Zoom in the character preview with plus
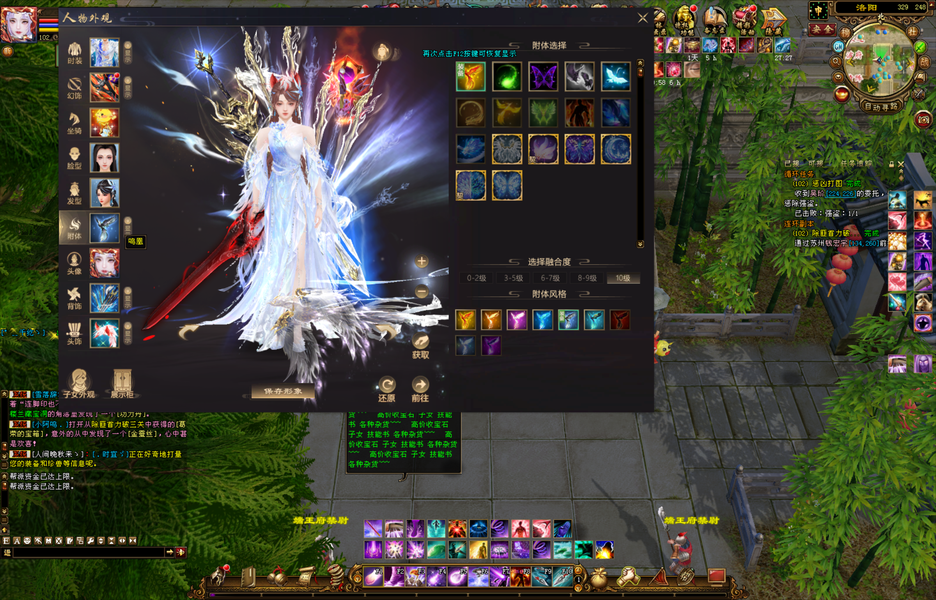936x600 pixels. point(422,262)
